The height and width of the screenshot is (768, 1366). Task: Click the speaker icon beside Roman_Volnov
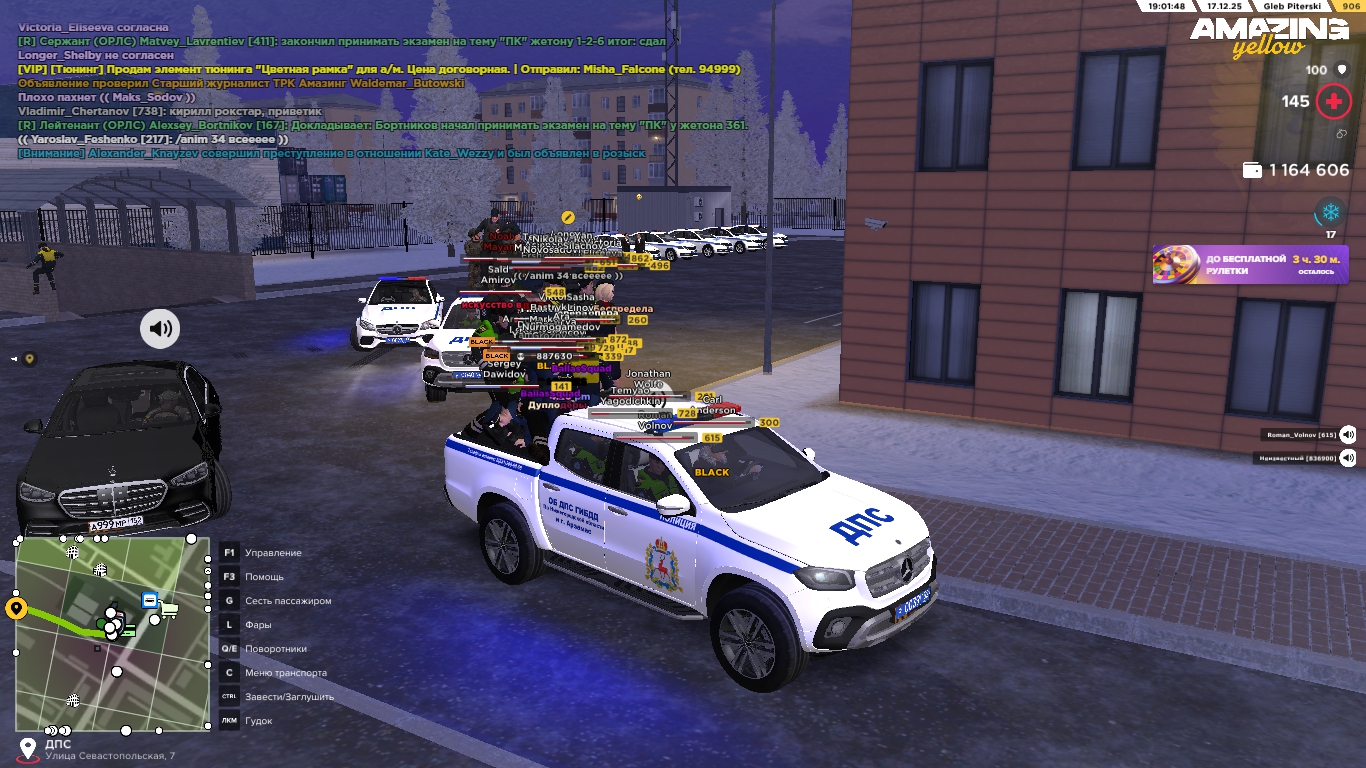click(1348, 435)
